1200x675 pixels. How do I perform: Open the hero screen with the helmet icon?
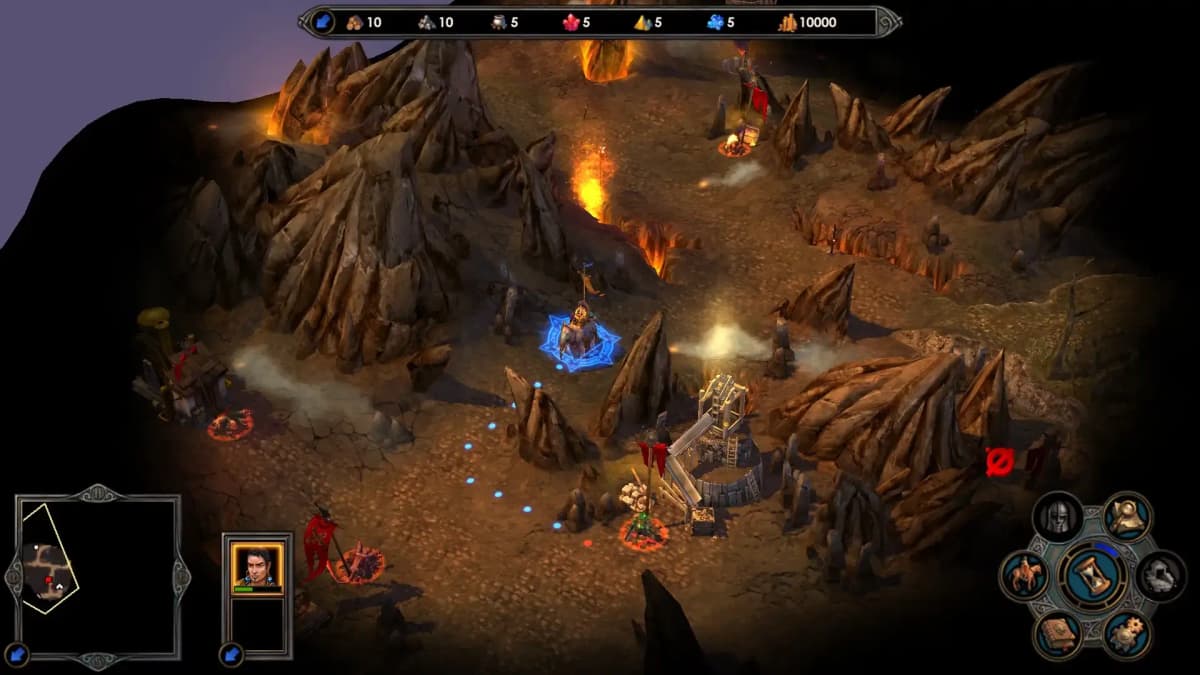point(1057,517)
